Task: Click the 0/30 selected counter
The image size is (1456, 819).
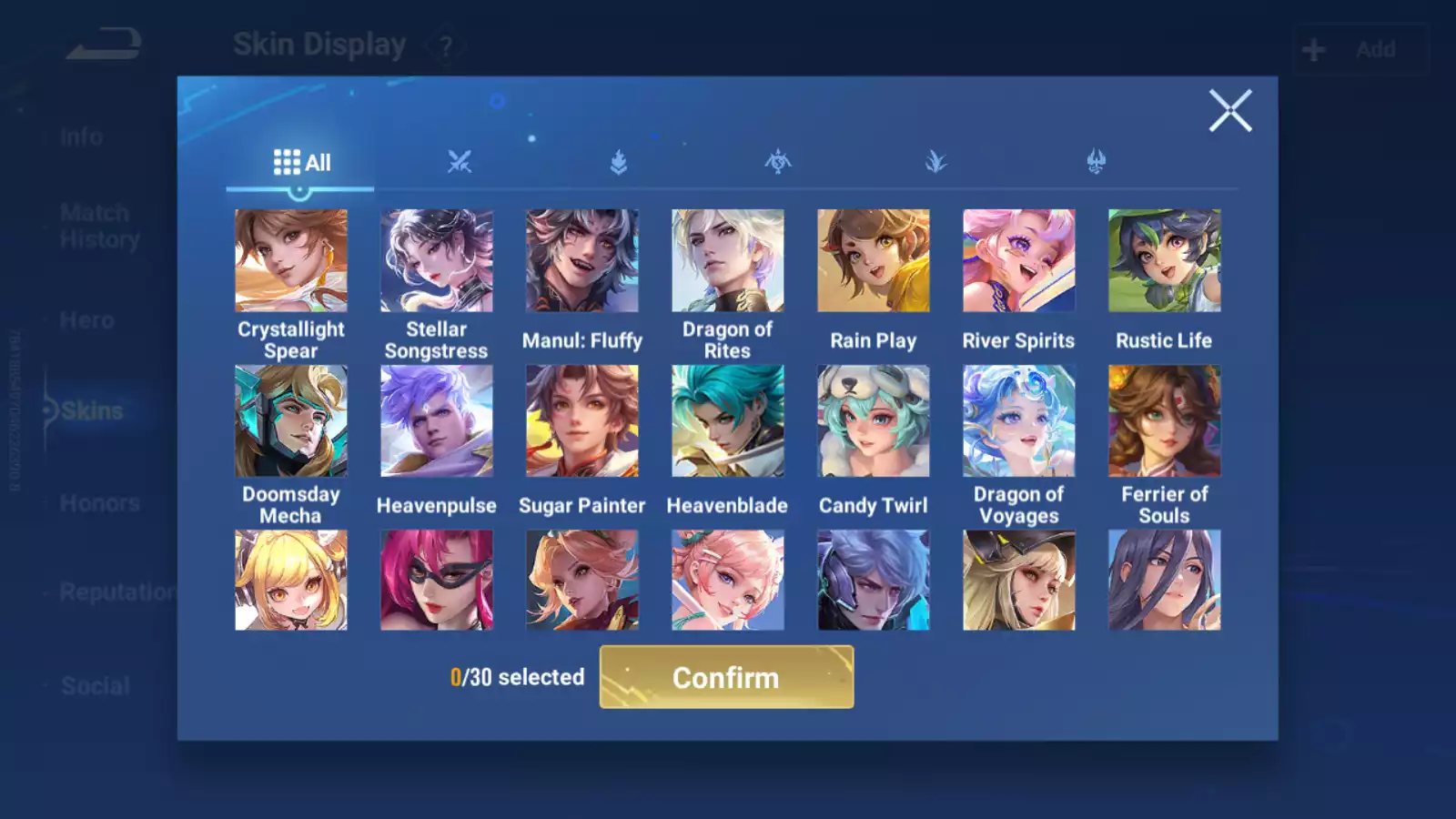Action: pos(517,677)
